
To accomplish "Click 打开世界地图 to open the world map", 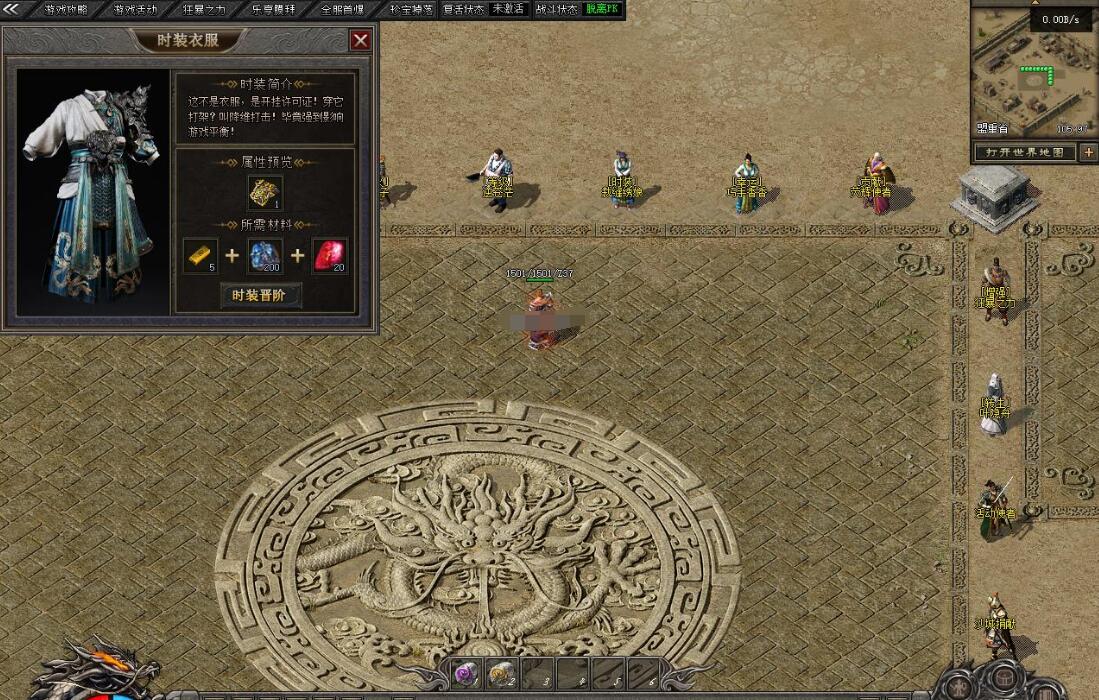I will pyautogui.click(x=1026, y=152).
